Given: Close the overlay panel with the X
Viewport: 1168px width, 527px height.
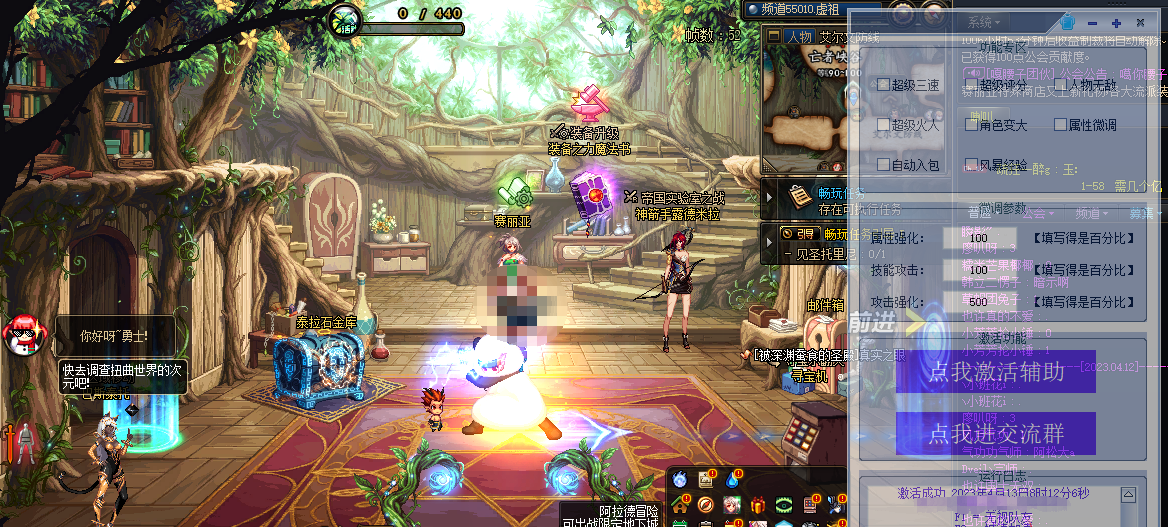Looking at the screenshot, I should tap(1140, 22).
